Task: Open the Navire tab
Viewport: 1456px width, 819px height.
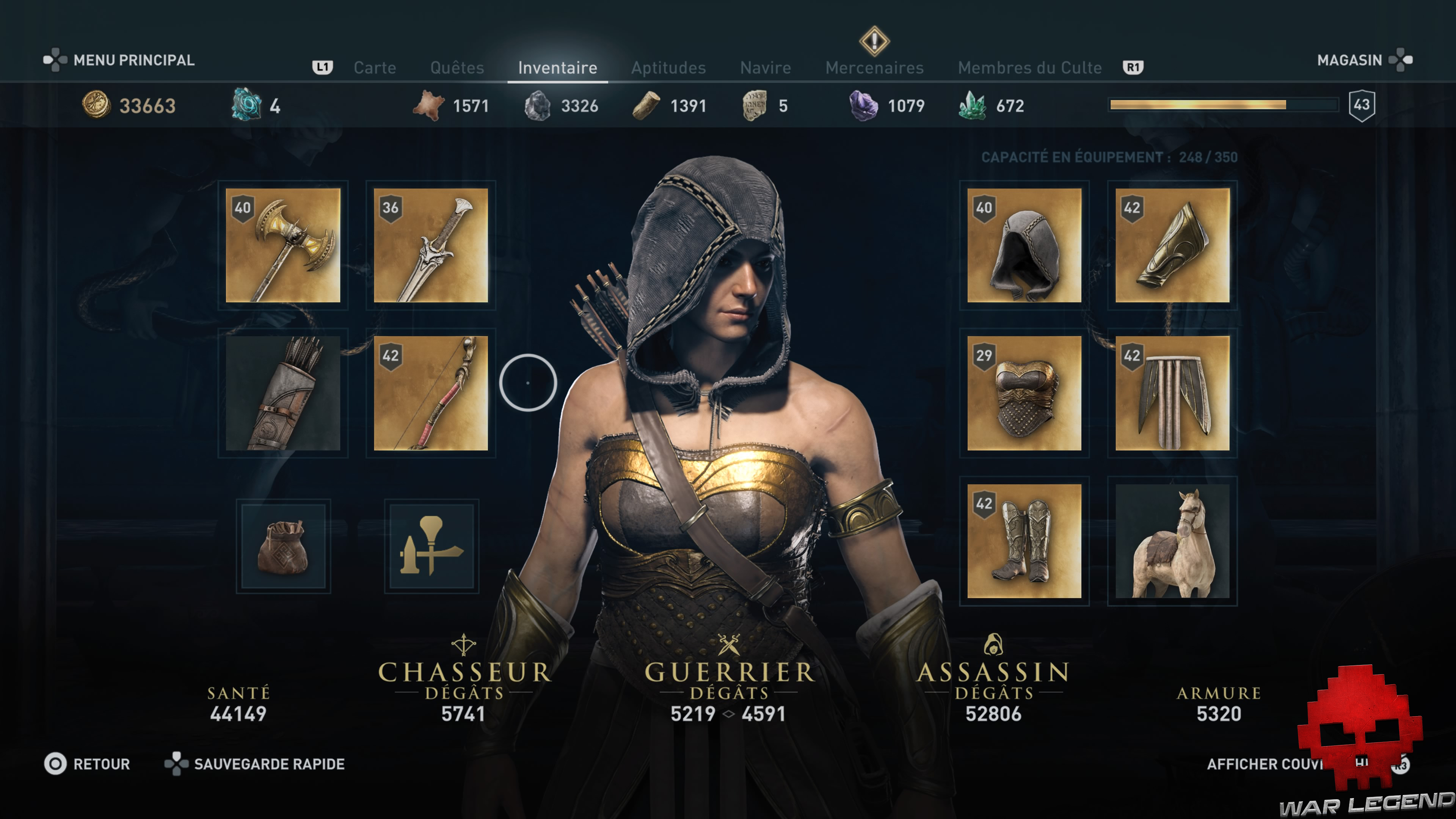Action: 765,68
